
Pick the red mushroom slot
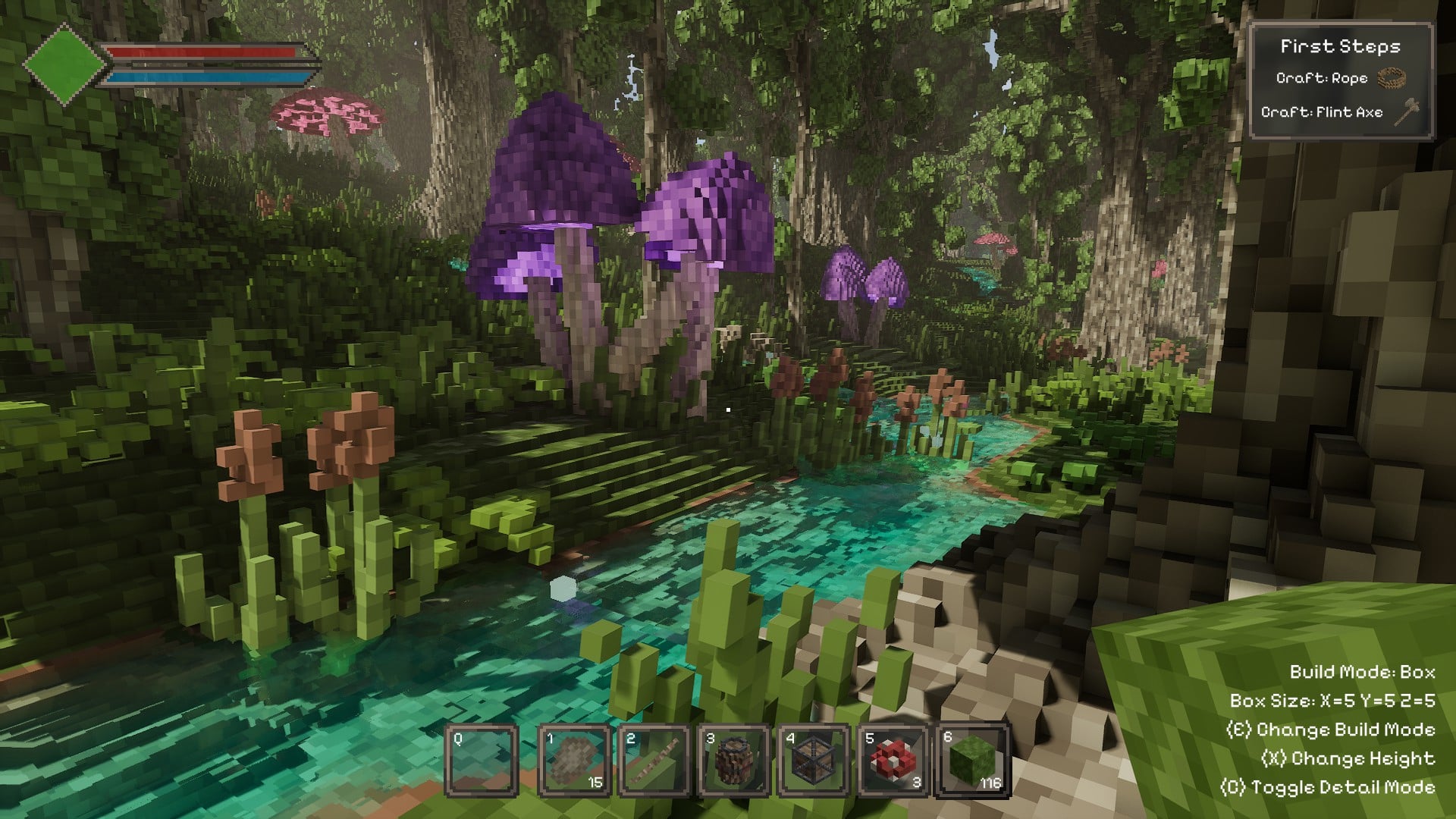coord(893,761)
